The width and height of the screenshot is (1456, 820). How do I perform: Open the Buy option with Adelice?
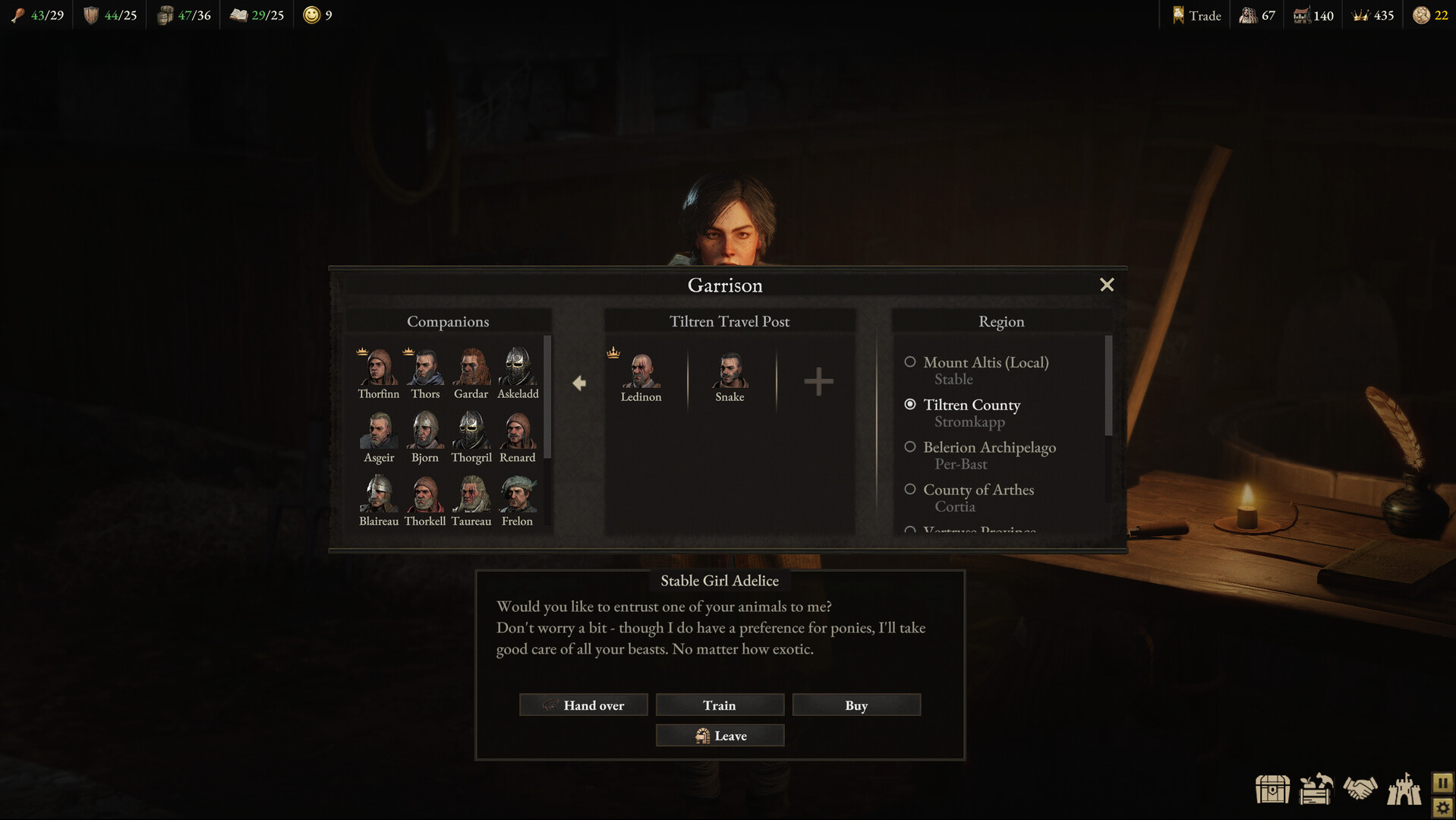point(856,705)
